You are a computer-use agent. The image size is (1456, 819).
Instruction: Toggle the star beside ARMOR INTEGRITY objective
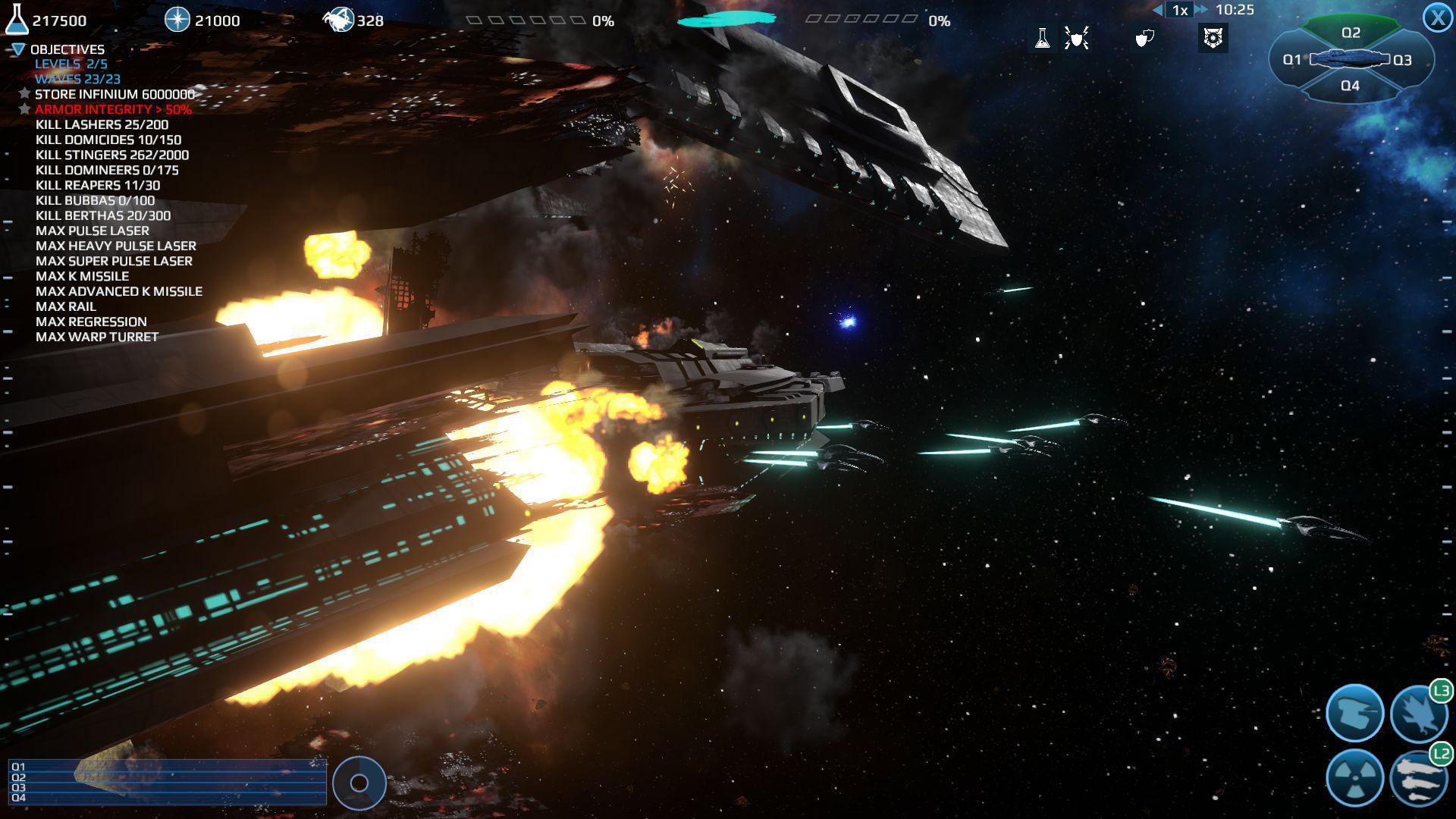(x=23, y=109)
